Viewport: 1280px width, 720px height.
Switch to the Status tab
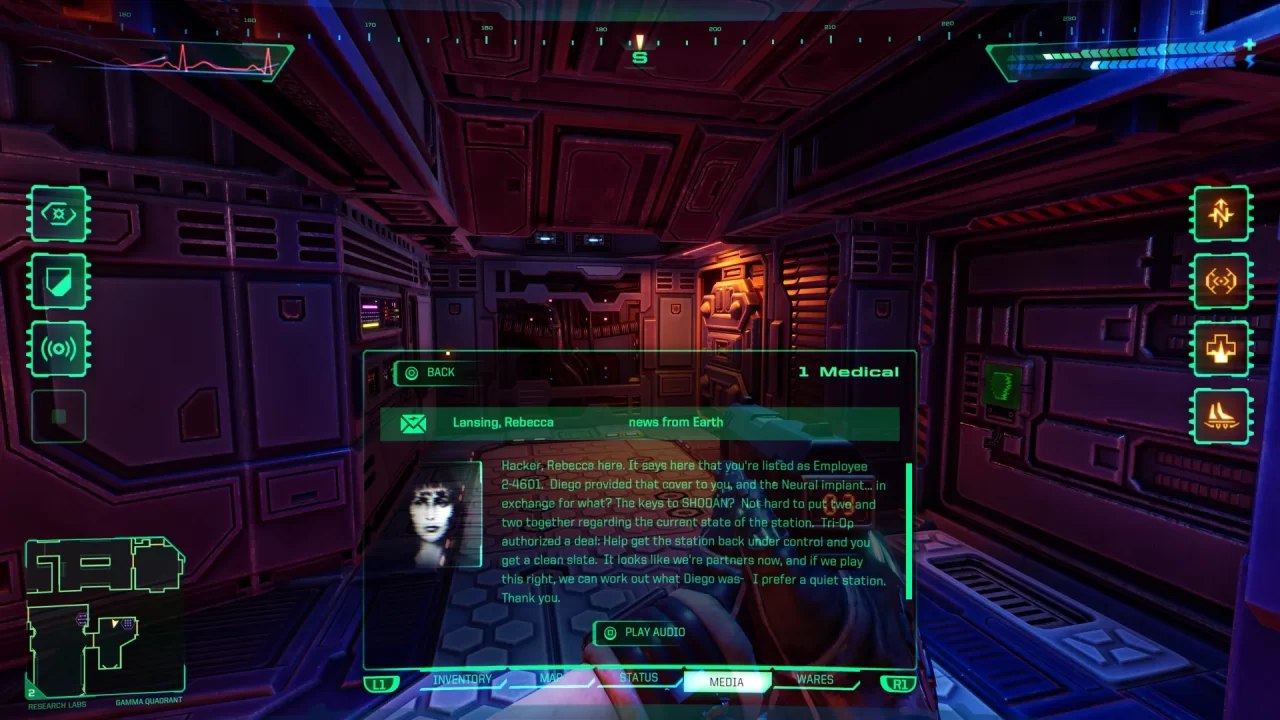pyautogui.click(x=638, y=679)
